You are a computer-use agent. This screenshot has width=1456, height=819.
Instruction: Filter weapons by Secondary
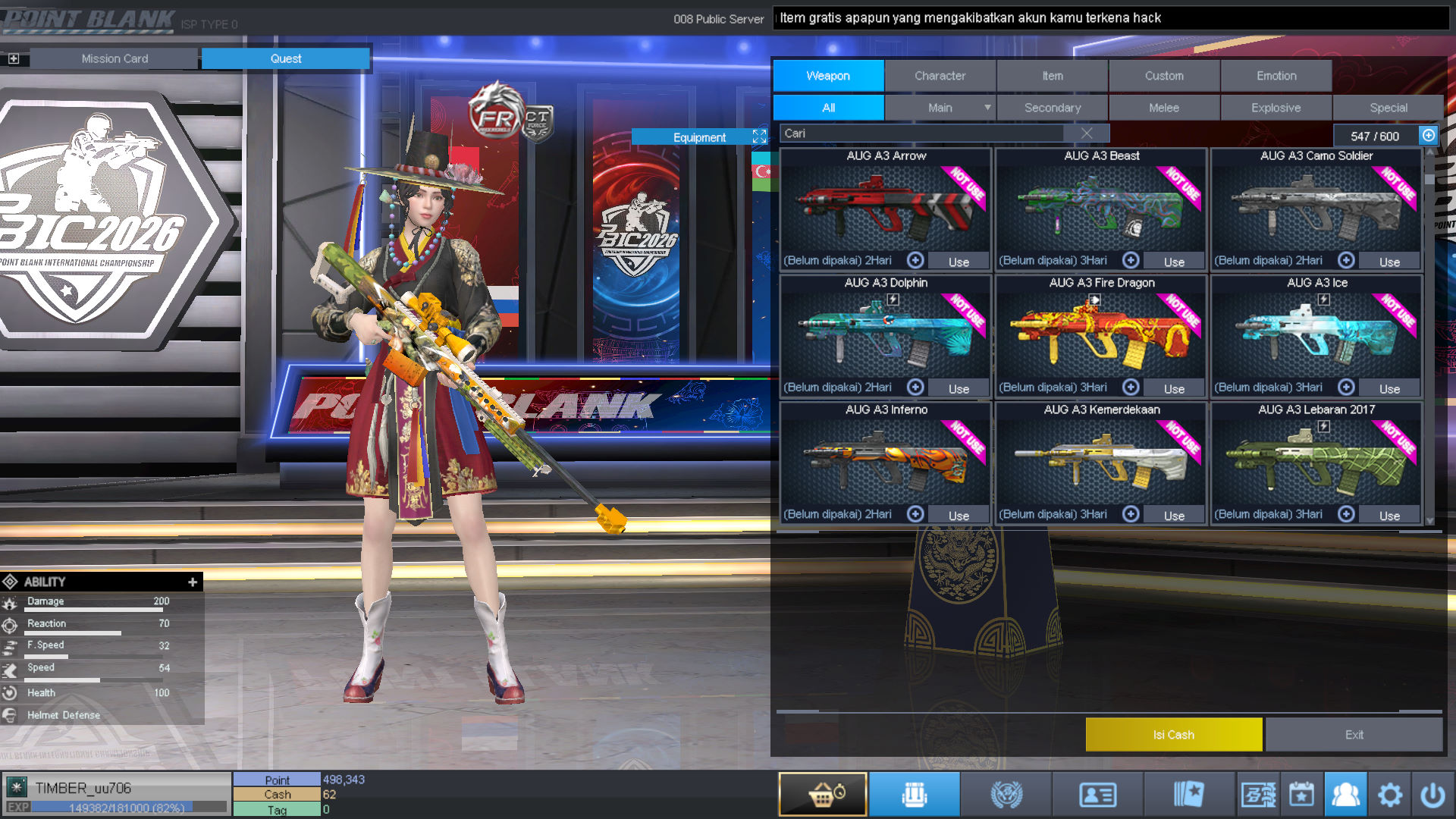[1052, 108]
